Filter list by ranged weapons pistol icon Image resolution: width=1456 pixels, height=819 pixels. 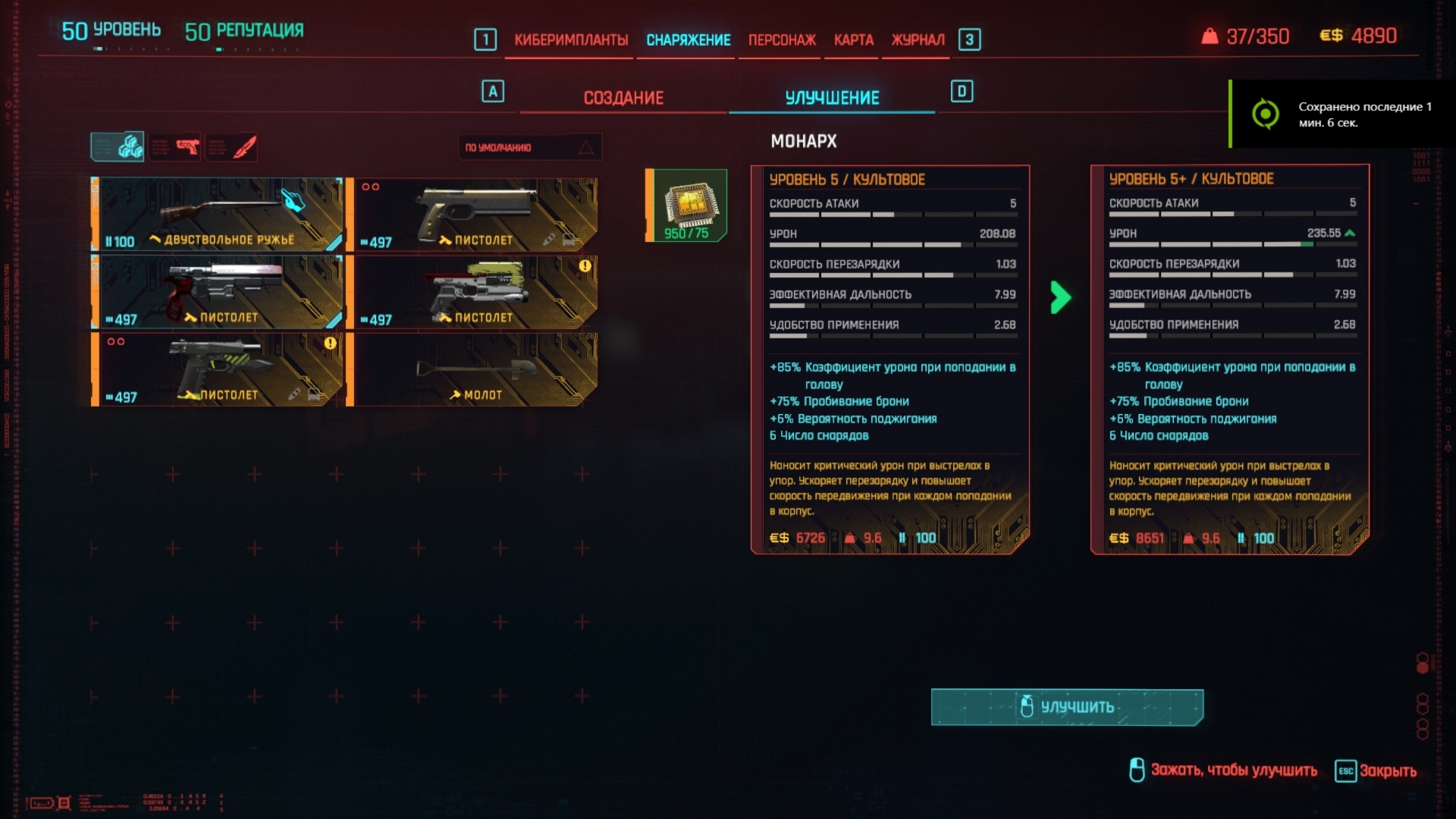[x=176, y=147]
